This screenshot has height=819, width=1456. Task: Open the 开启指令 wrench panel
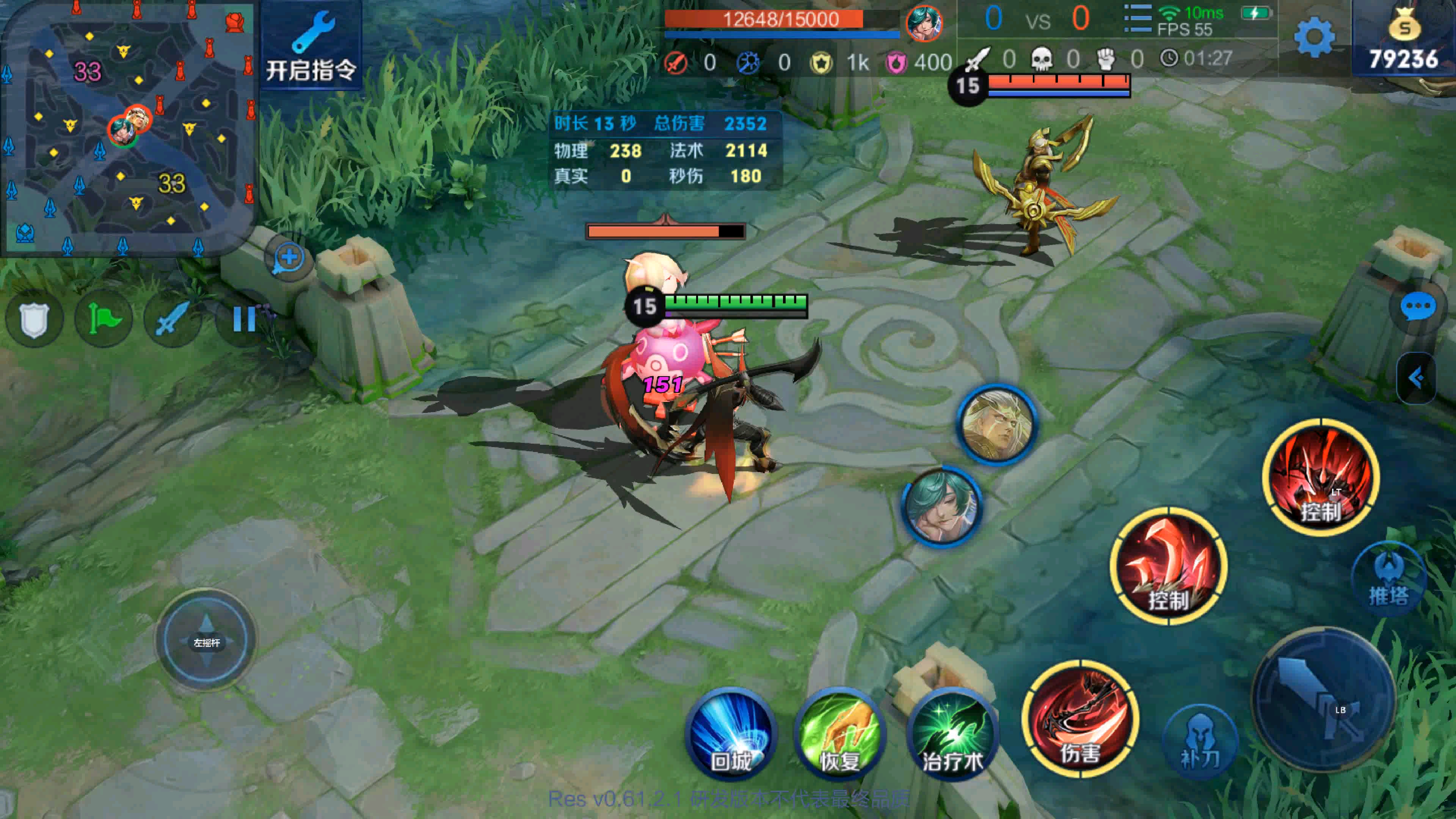(x=311, y=45)
